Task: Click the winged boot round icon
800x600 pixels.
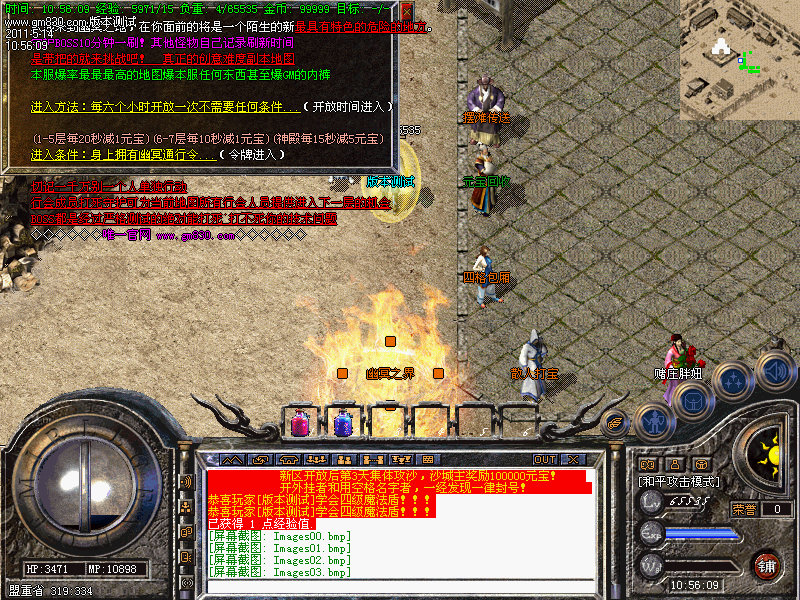Action: click(616, 421)
